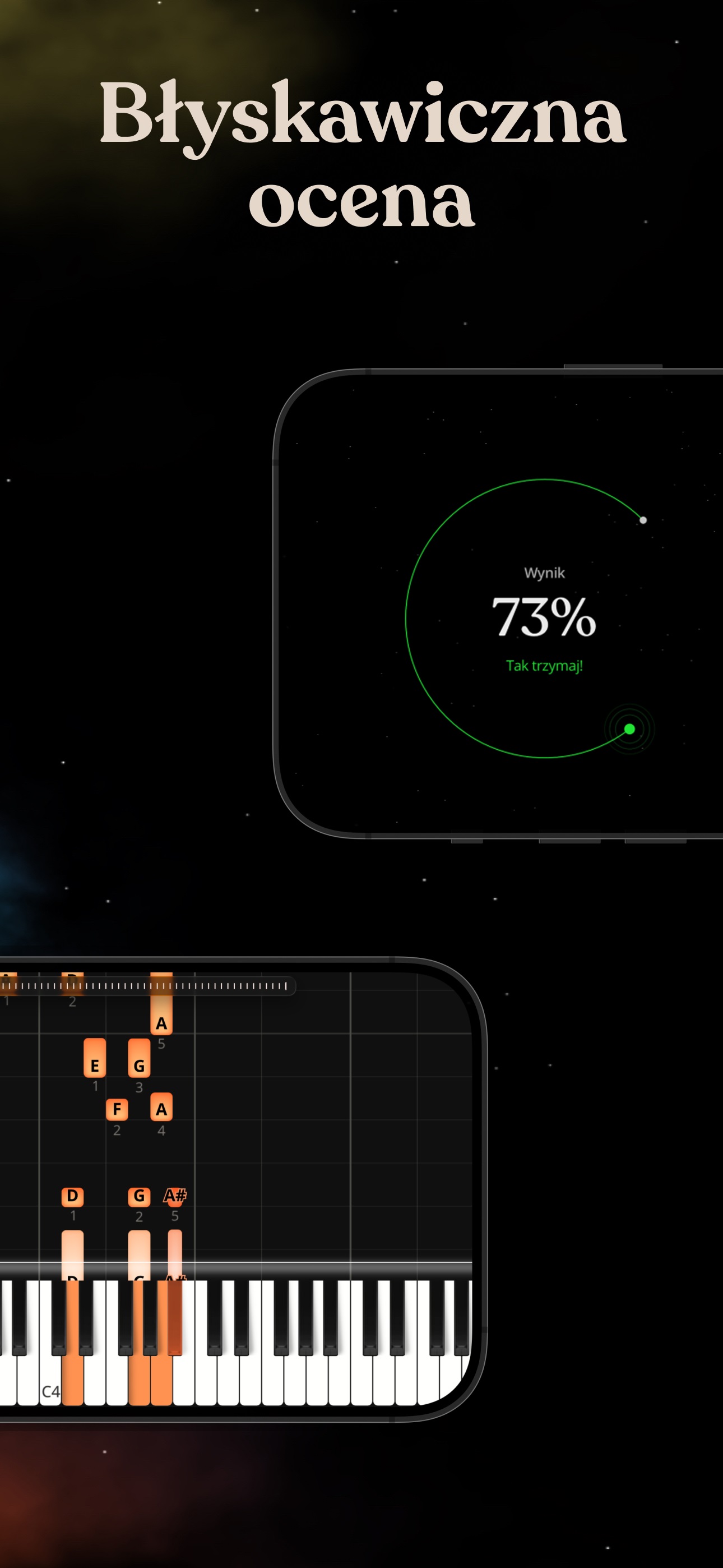Click the song progress timeline bar
The width and height of the screenshot is (723, 1568).
[146, 985]
